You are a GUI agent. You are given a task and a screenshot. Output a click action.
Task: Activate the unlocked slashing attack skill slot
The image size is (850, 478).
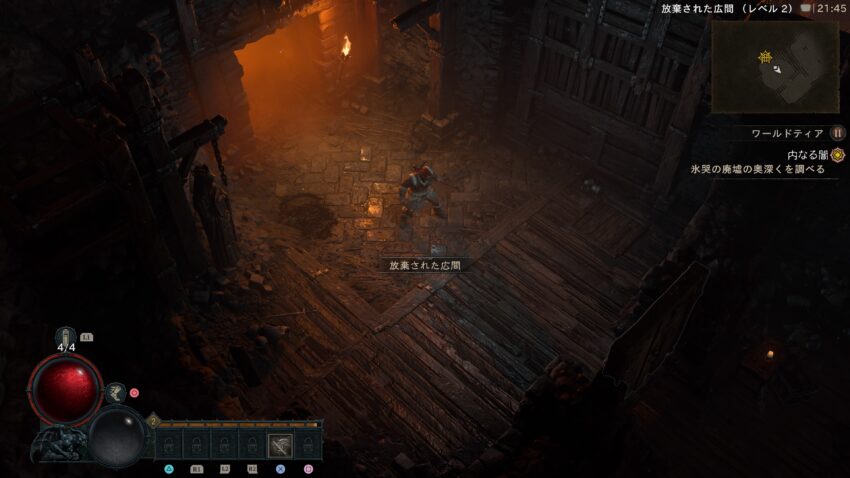point(281,445)
